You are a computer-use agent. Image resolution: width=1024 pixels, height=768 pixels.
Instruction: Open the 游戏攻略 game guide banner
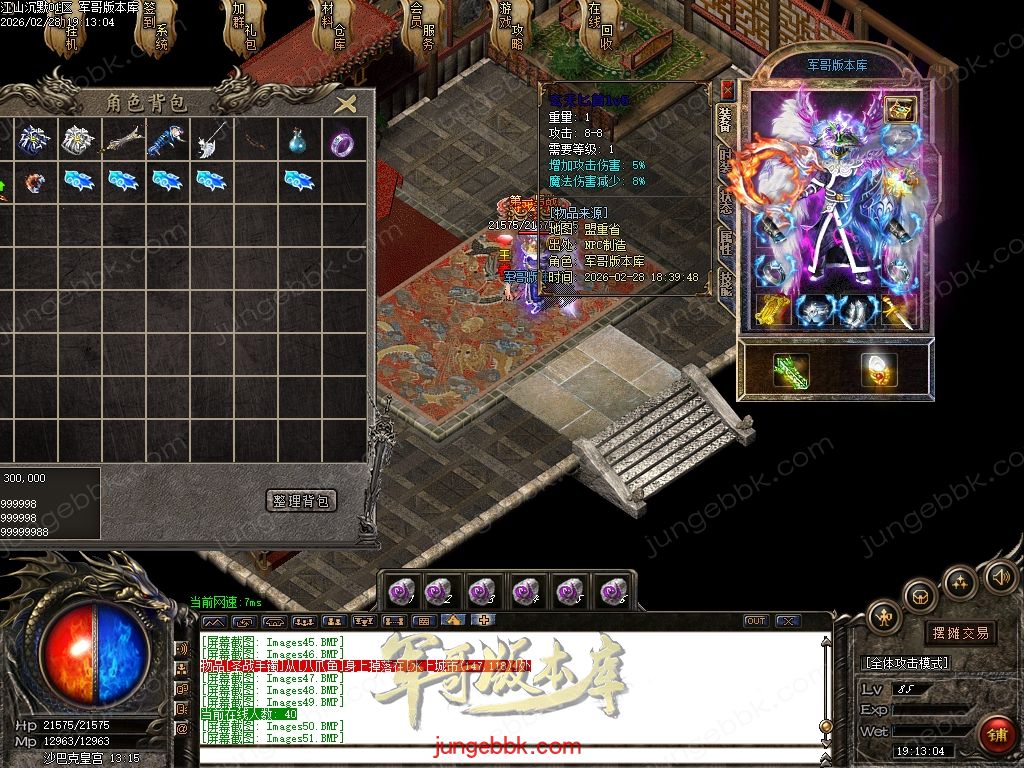pos(511,28)
